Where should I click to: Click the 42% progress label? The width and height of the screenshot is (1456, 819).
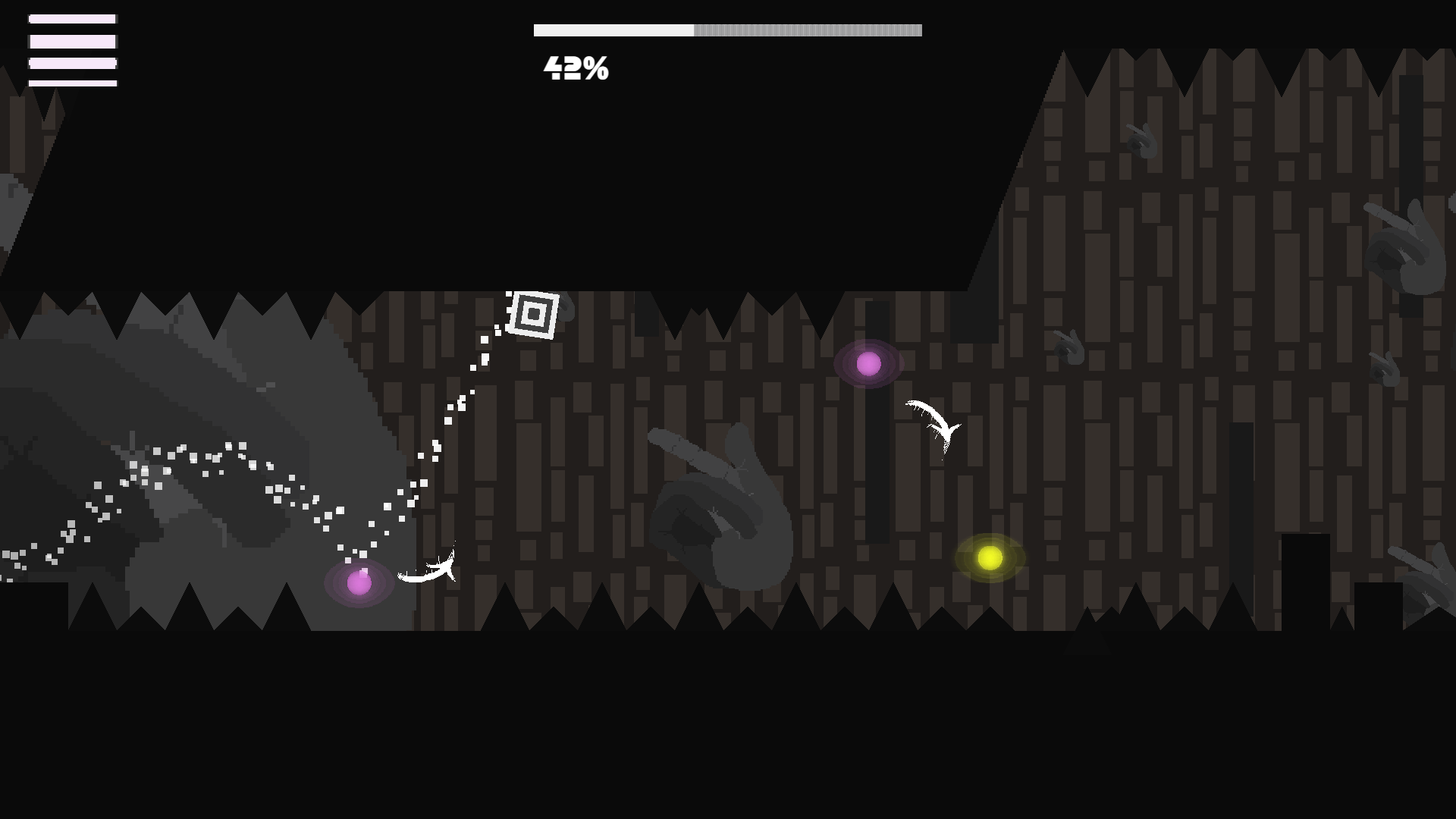(575, 69)
